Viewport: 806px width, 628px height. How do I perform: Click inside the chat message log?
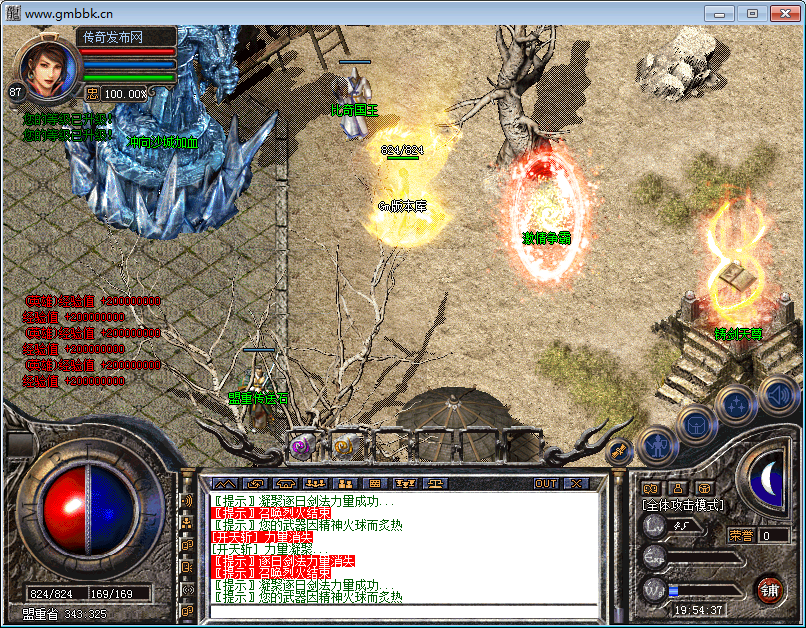point(400,548)
